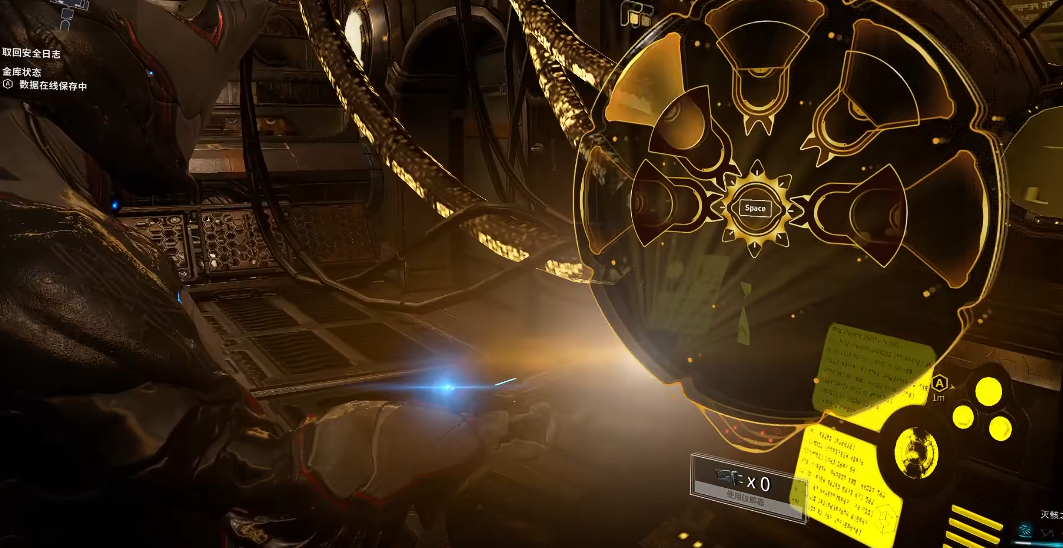The image size is (1063, 548).
Task: Click the sun-shaped lock at the dial center
Action: [x=755, y=208]
